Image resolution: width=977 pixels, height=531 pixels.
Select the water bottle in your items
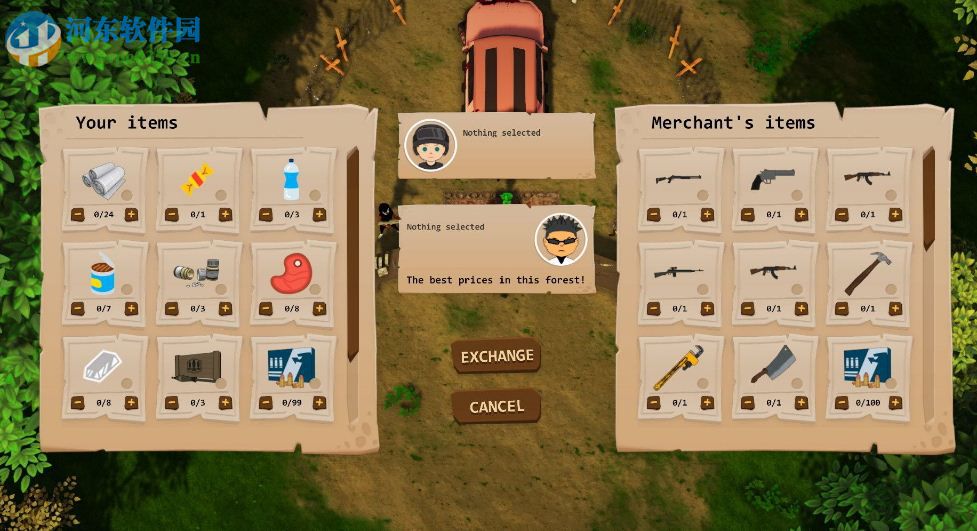[291, 181]
